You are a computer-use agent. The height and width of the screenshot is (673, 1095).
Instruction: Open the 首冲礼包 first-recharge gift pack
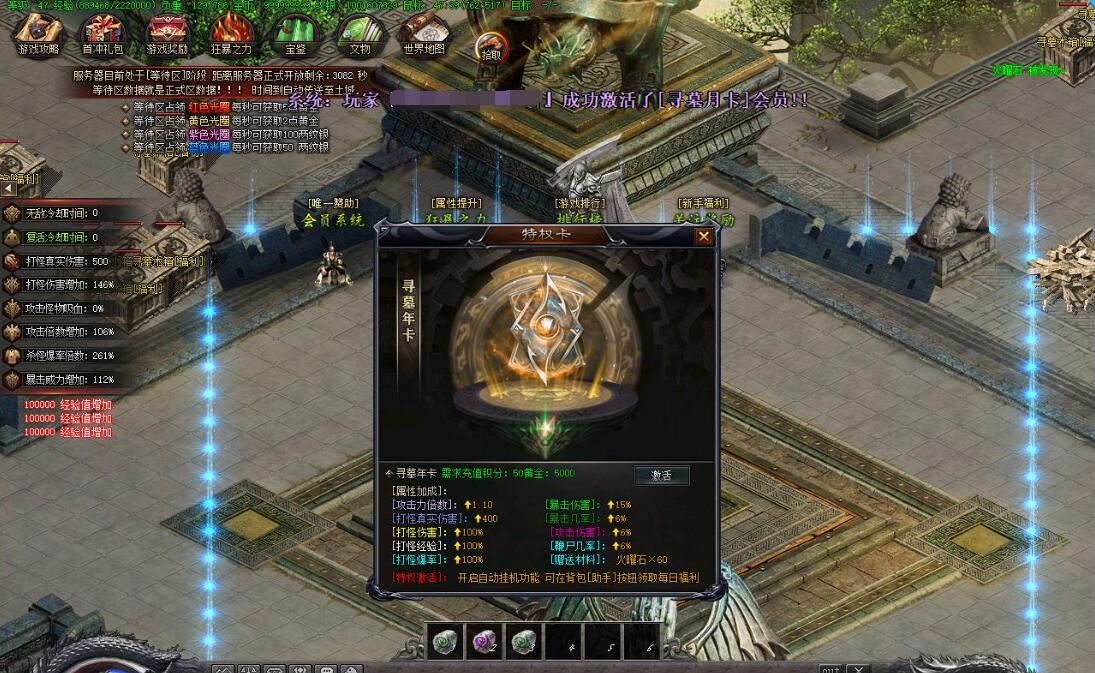click(102, 35)
